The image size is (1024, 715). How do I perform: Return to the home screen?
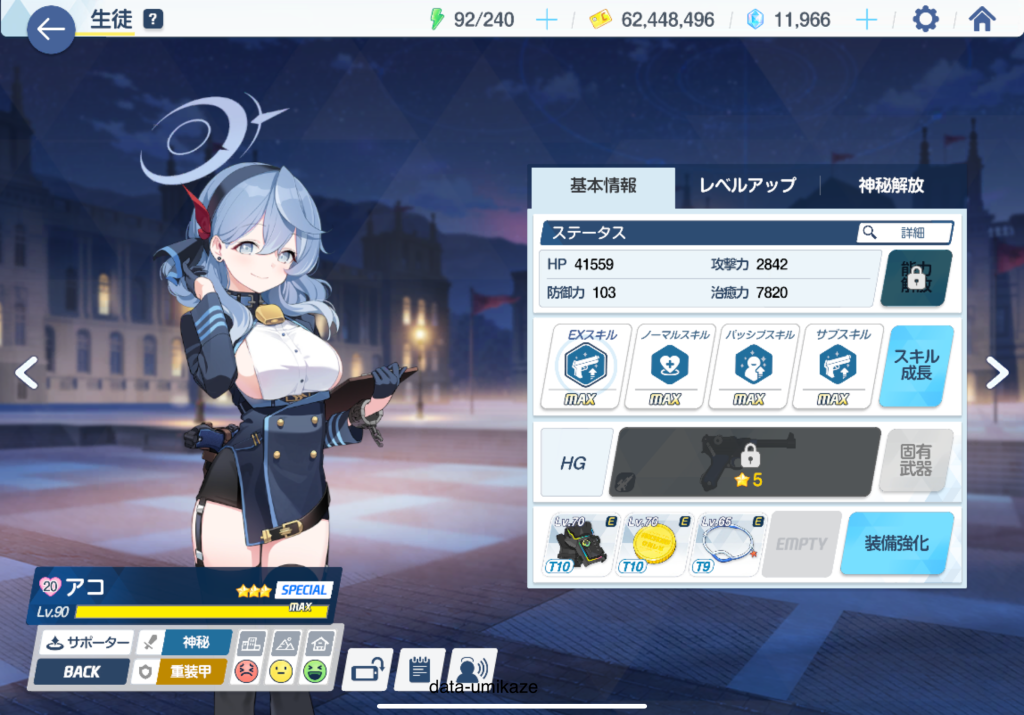tap(982, 20)
